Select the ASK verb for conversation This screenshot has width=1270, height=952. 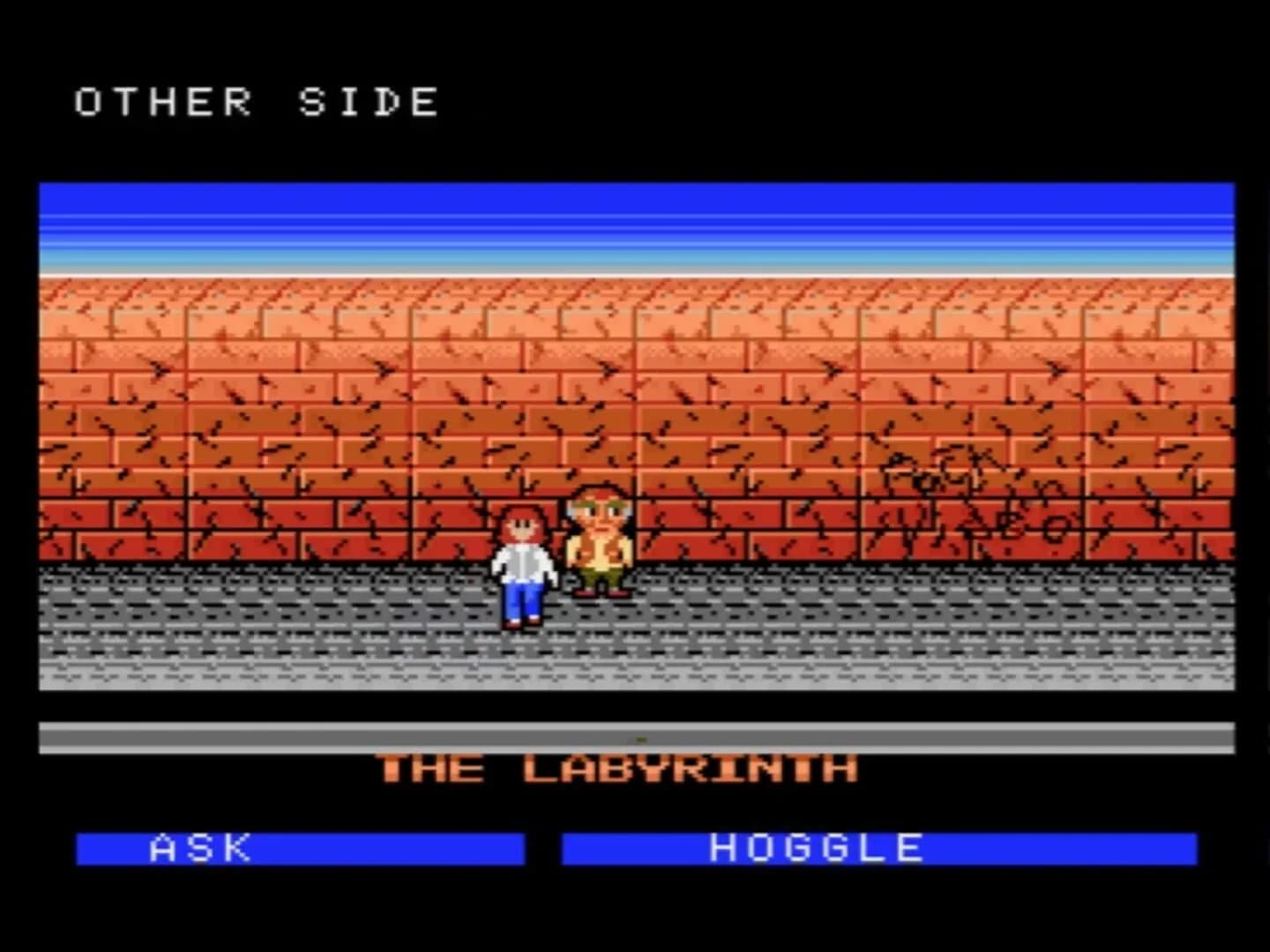coord(203,849)
